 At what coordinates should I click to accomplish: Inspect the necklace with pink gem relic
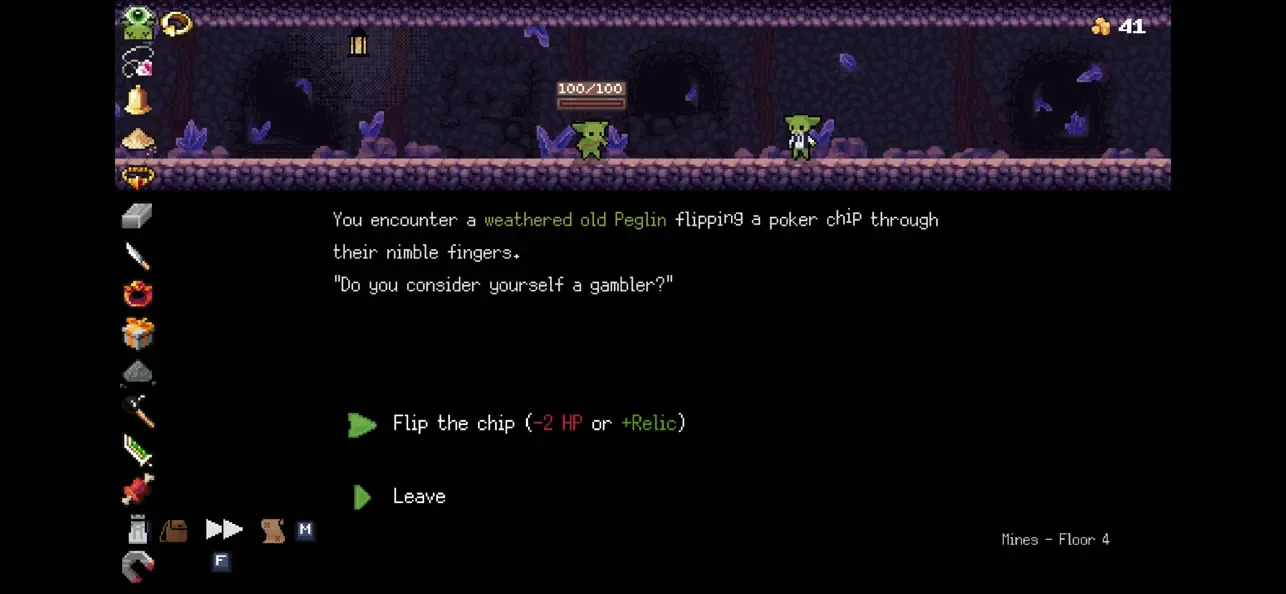138,62
